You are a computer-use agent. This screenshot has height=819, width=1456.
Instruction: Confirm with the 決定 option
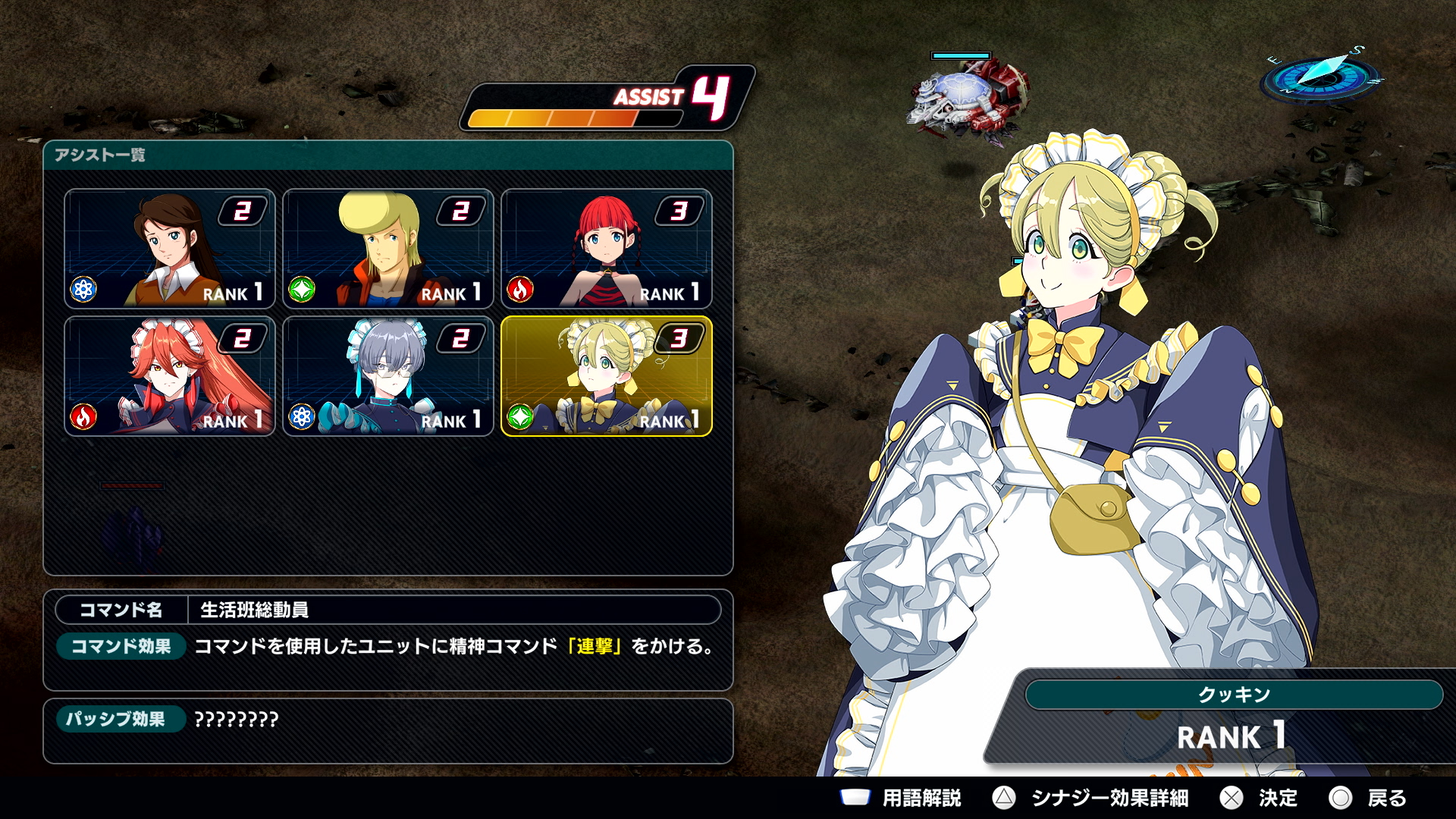(1259, 798)
